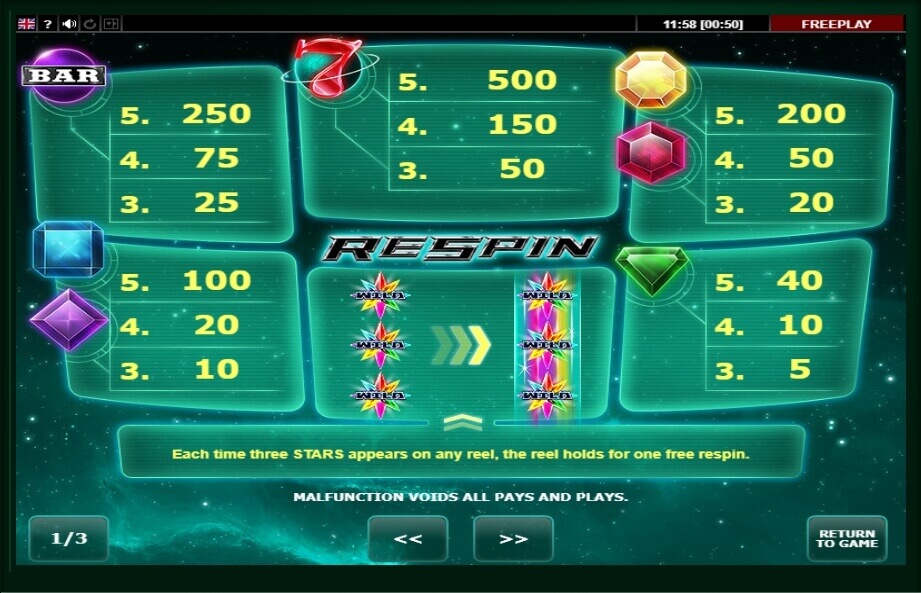Go to the next paytable page
Image resolution: width=921 pixels, height=593 pixels.
pyautogui.click(x=513, y=538)
